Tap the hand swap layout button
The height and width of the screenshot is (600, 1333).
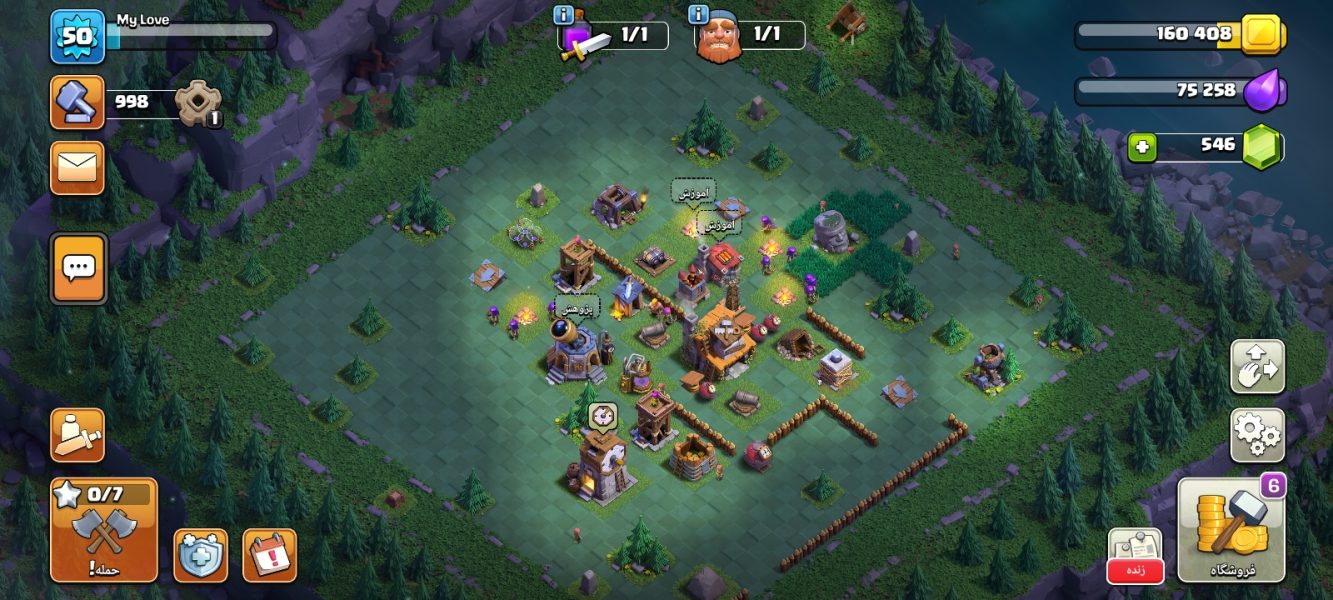click(x=1257, y=367)
